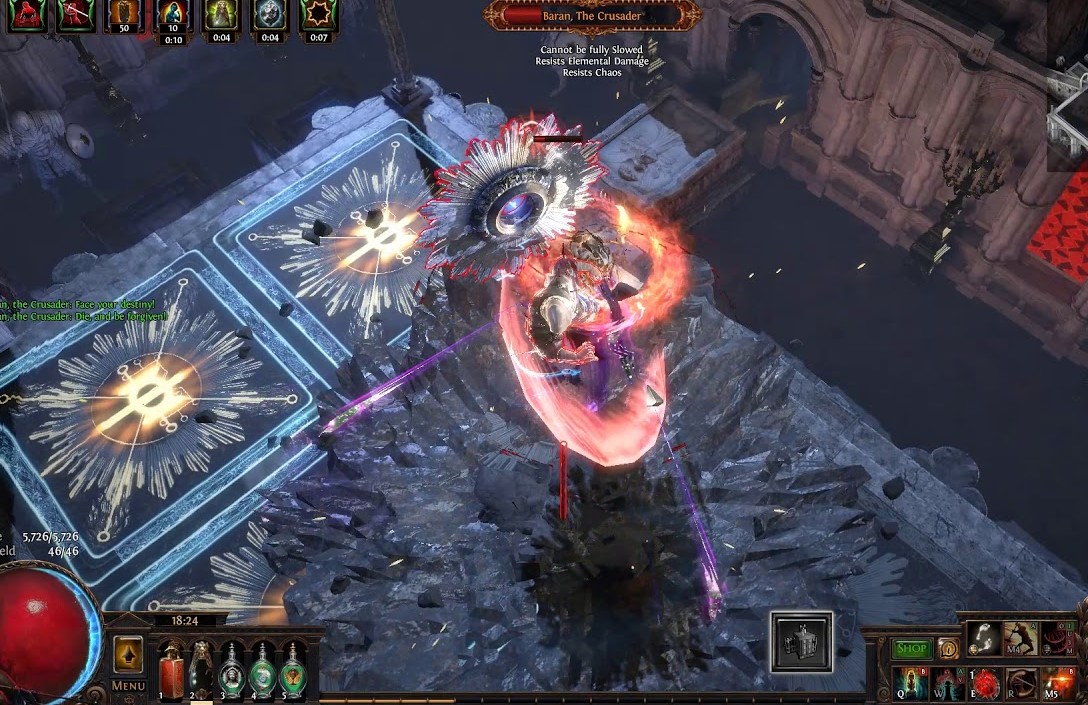The image size is (1088, 705).
Task: Click the spiked-star buff icon showing 0:07
Action: 319,15
